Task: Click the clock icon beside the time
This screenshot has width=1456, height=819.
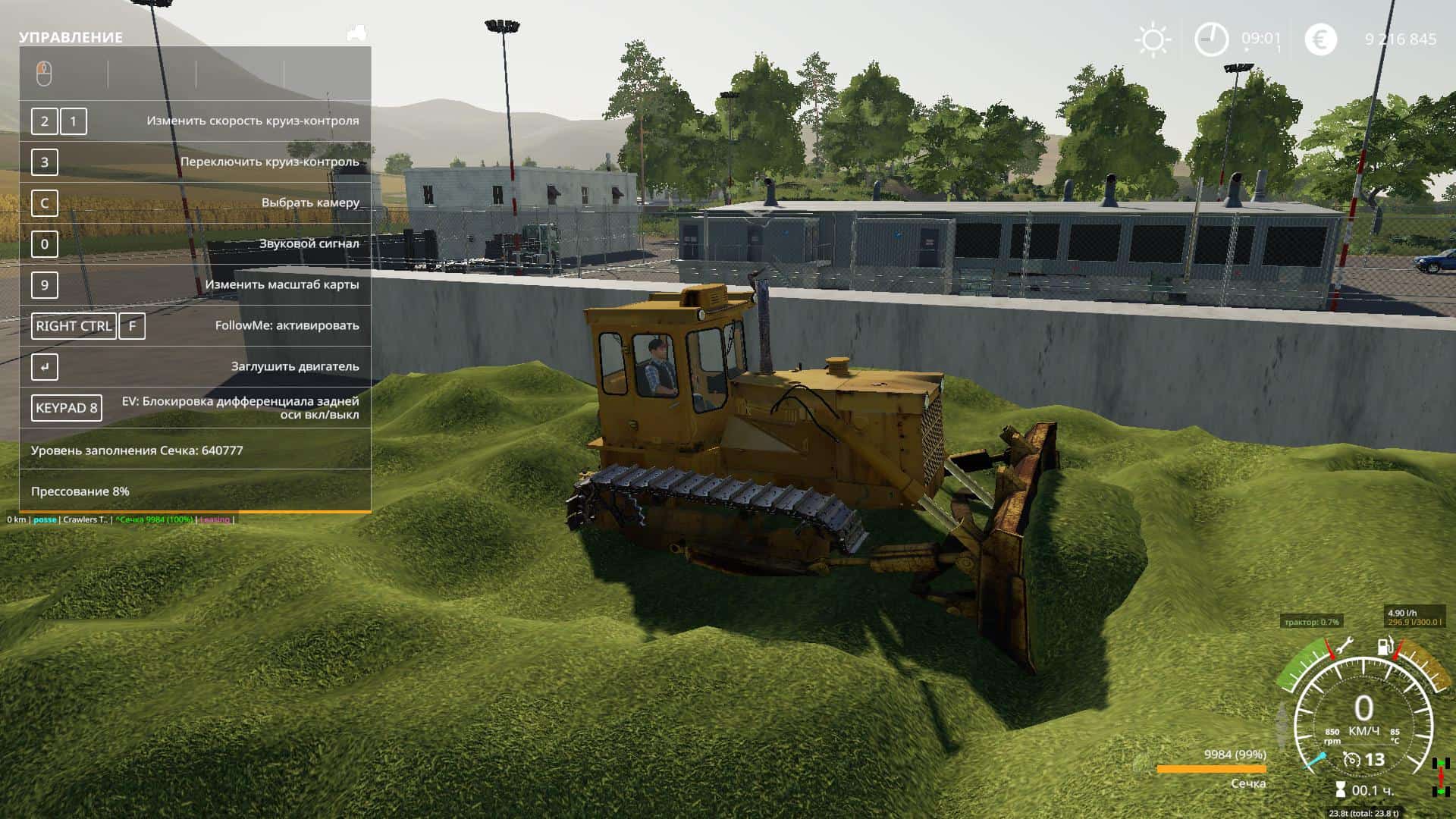Action: [1211, 39]
